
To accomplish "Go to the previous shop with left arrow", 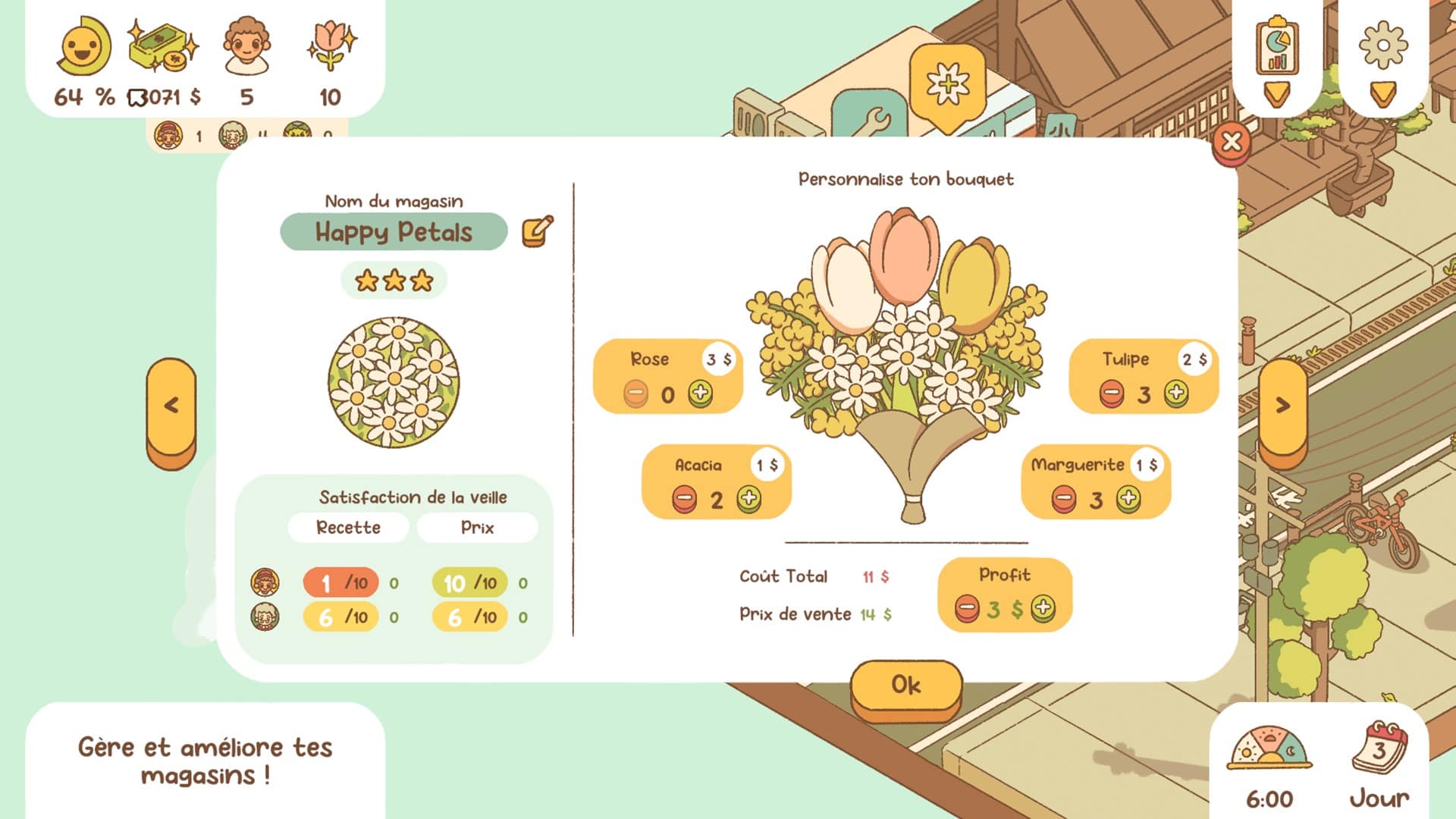I will (171, 406).
